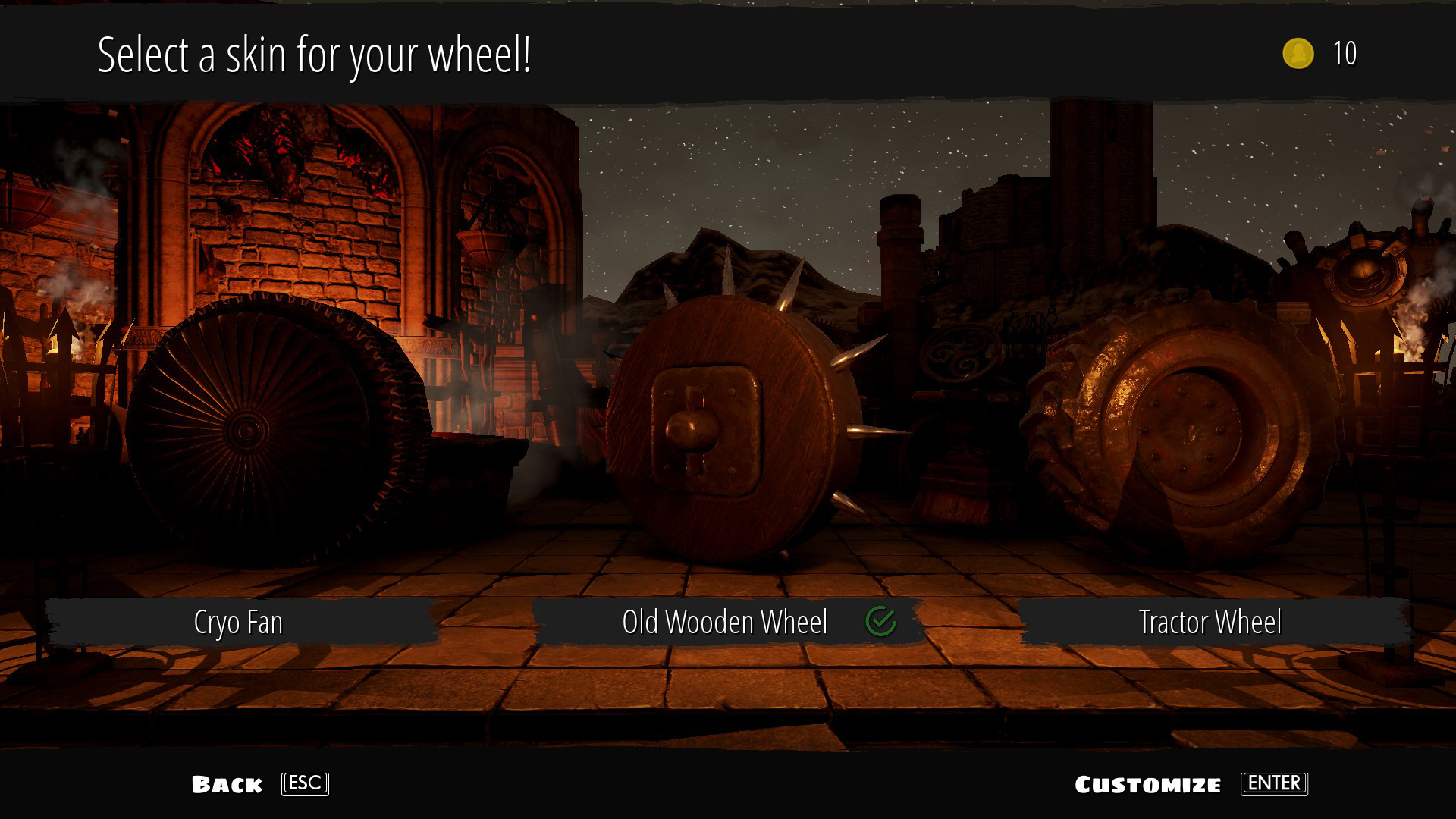The width and height of the screenshot is (1456, 819).
Task: Click the coin balance showing 10
Action: click(x=1344, y=54)
